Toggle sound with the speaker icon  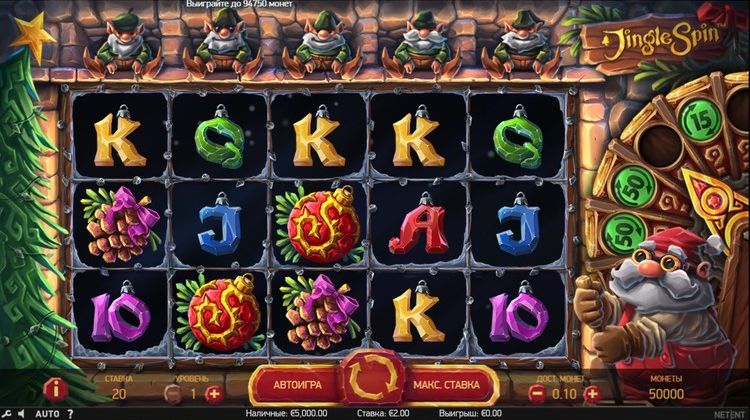[x=23, y=413]
